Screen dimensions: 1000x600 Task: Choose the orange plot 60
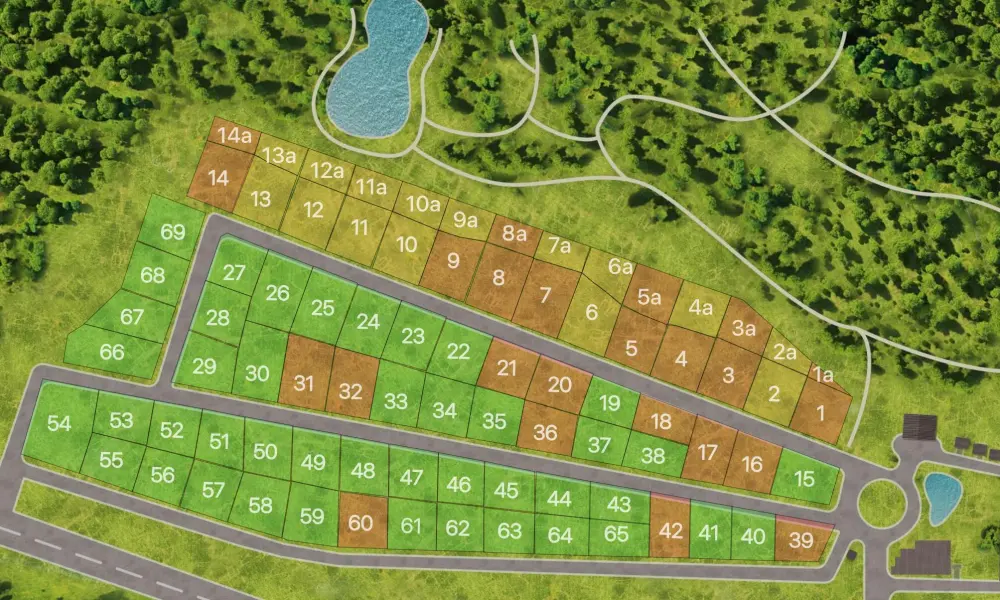pos(360,521)
